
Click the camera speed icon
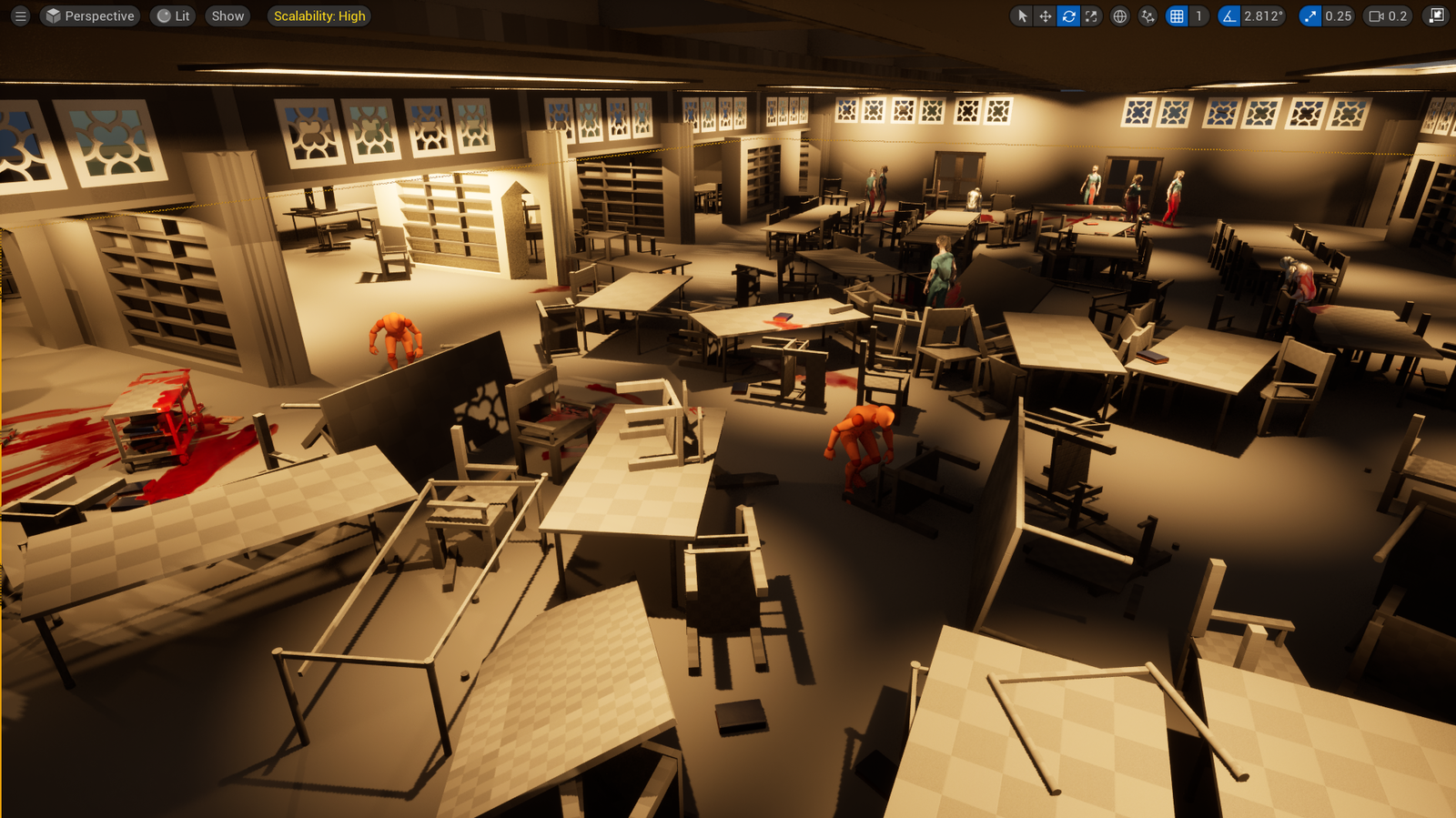coord(1376,15)
